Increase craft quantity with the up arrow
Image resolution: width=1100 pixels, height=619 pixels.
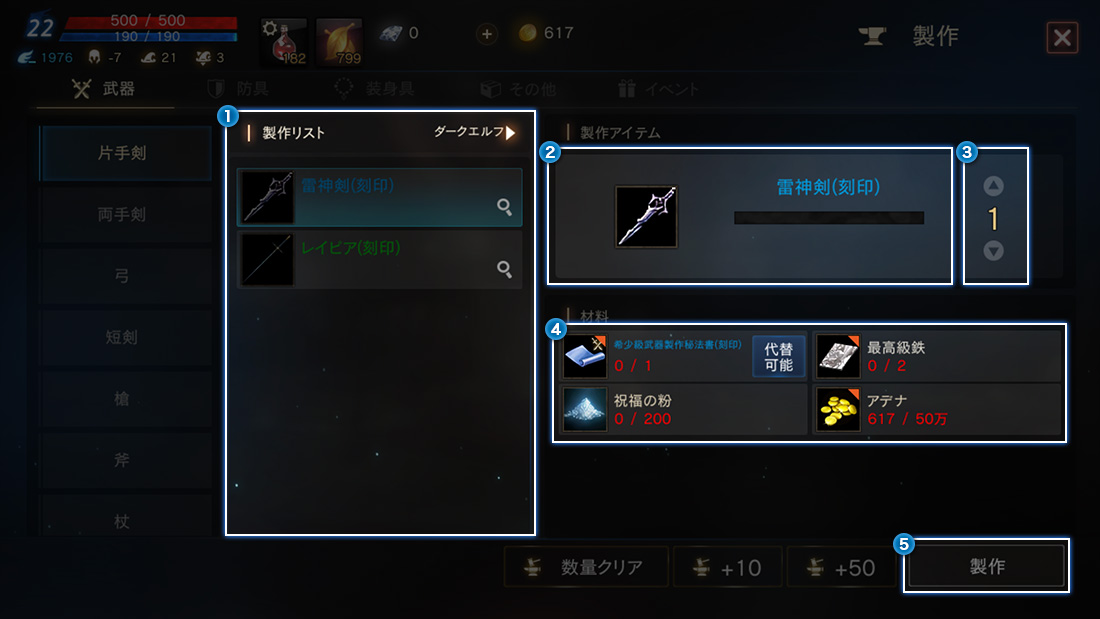coord(993,186)
